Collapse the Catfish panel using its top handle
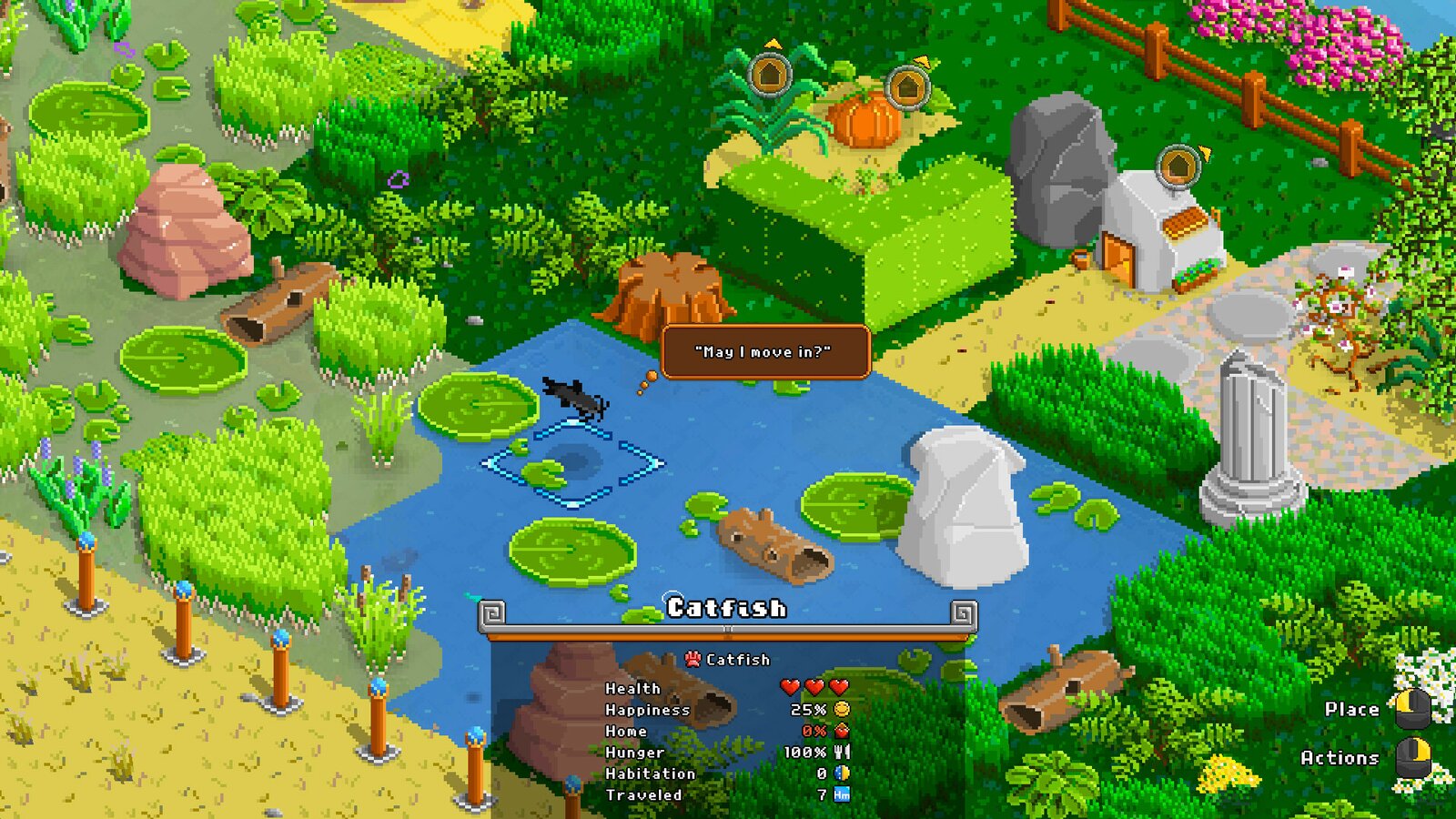 pos(729,629)
